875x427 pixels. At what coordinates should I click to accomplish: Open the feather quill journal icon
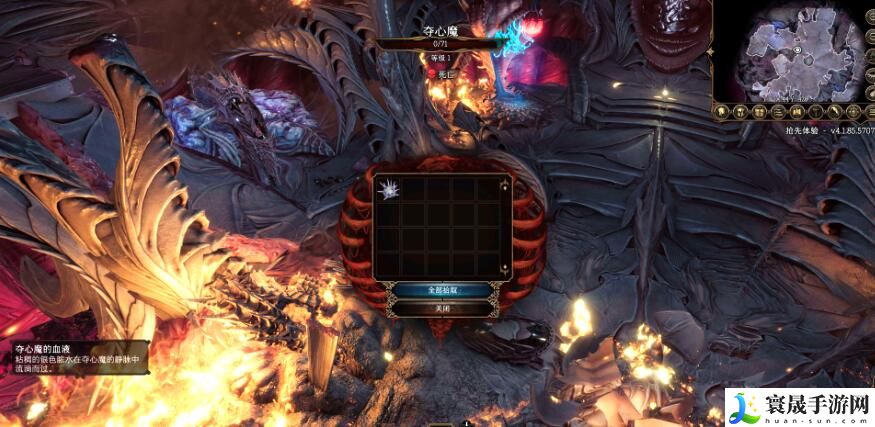(x=834, y=112)
